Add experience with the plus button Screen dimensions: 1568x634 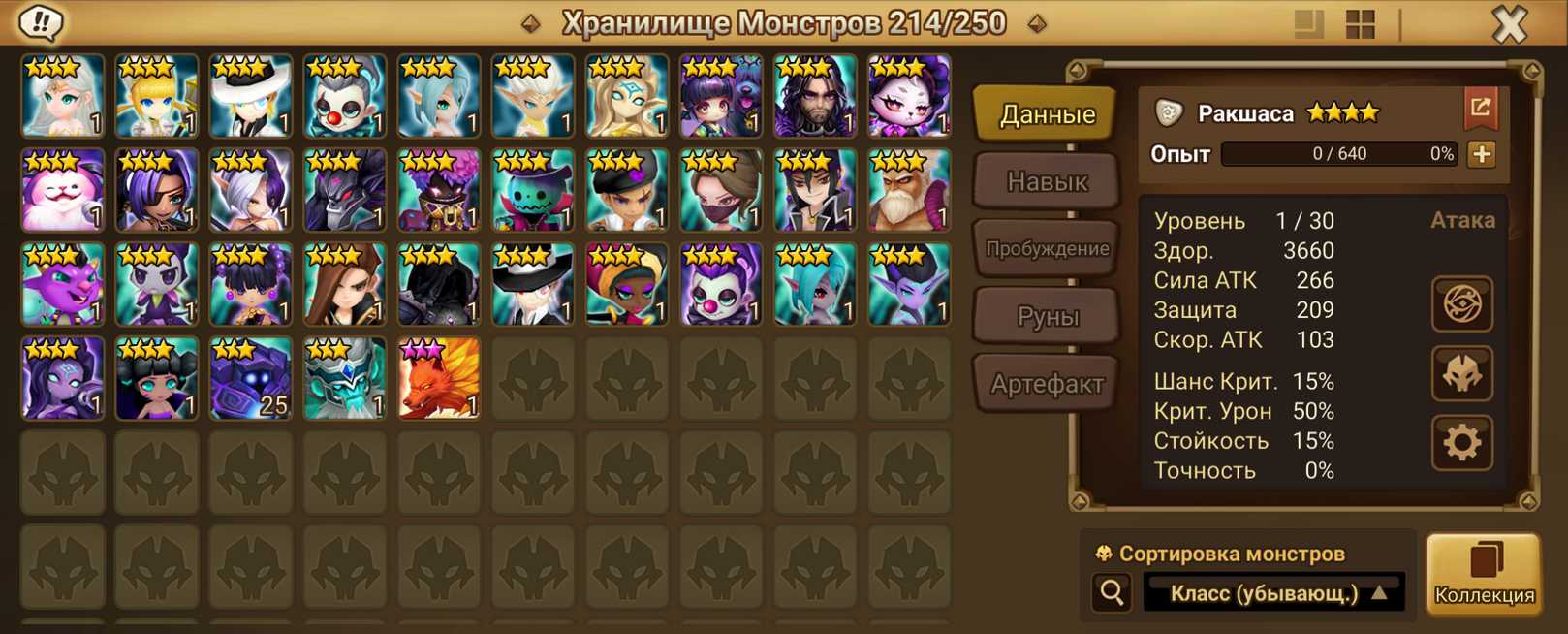click(1481, 154)
